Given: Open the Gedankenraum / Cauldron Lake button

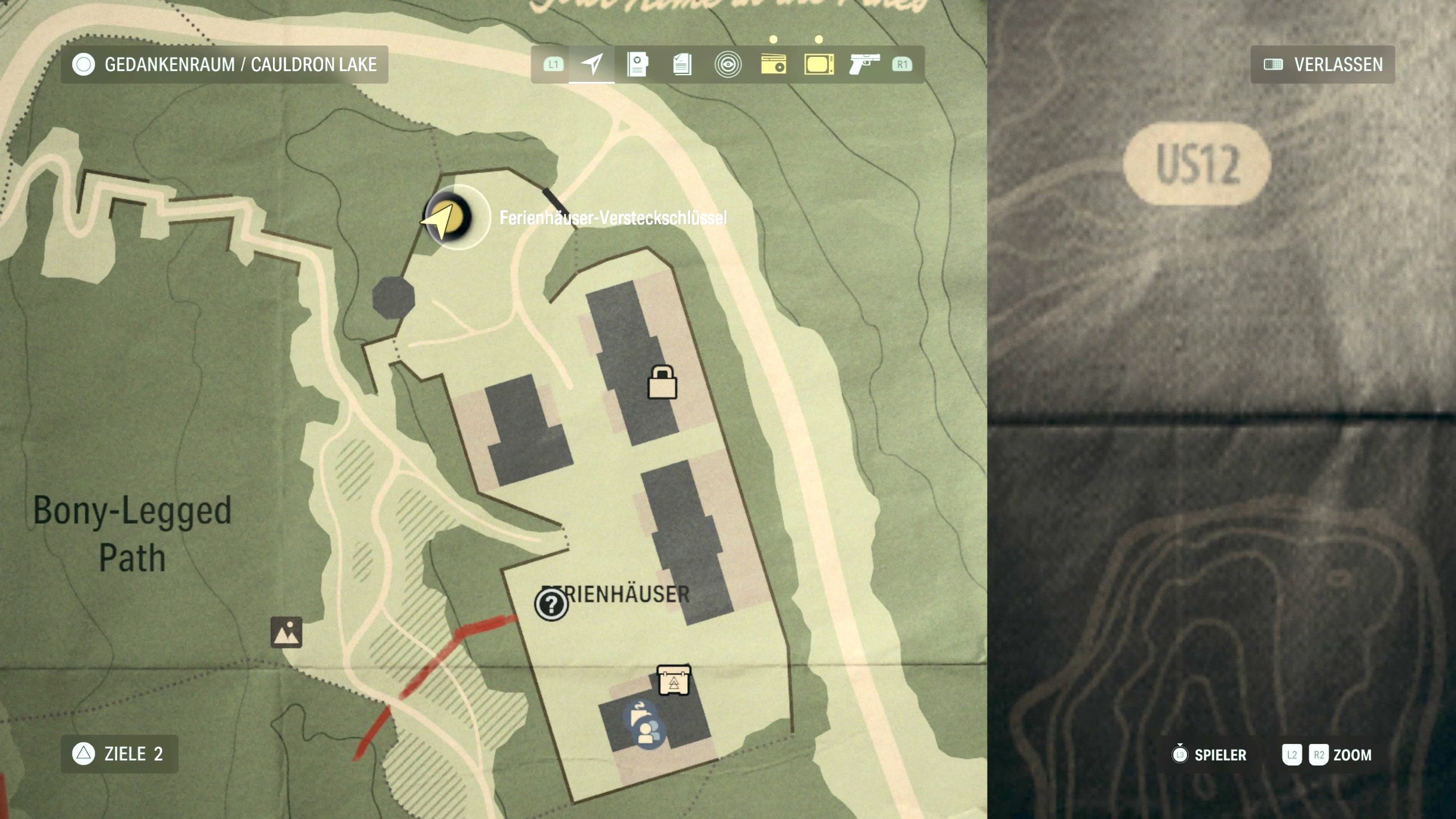Looking at the screenshot, I should tap(224, 65).
